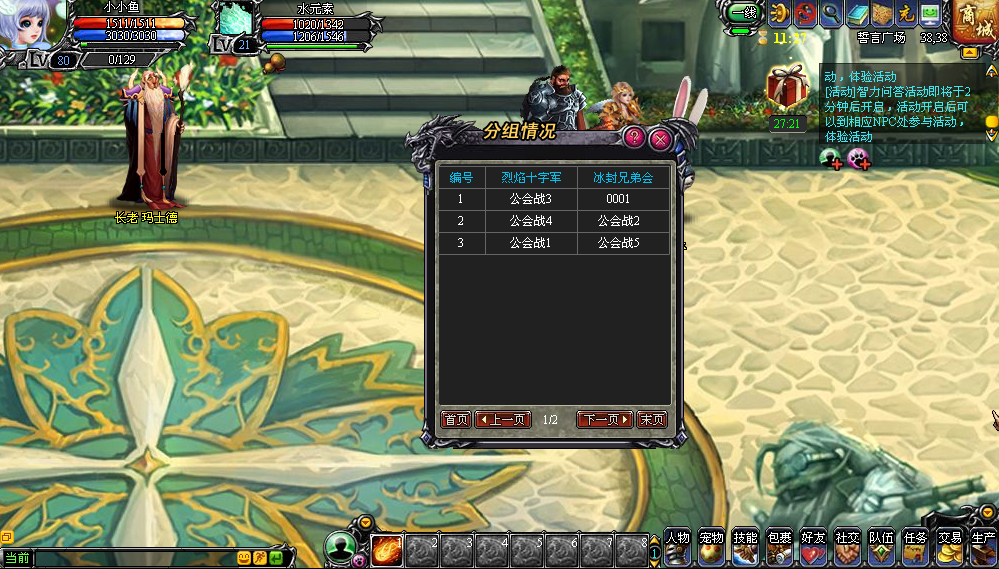Open the 包裹 inventory bag

point(780,546)
